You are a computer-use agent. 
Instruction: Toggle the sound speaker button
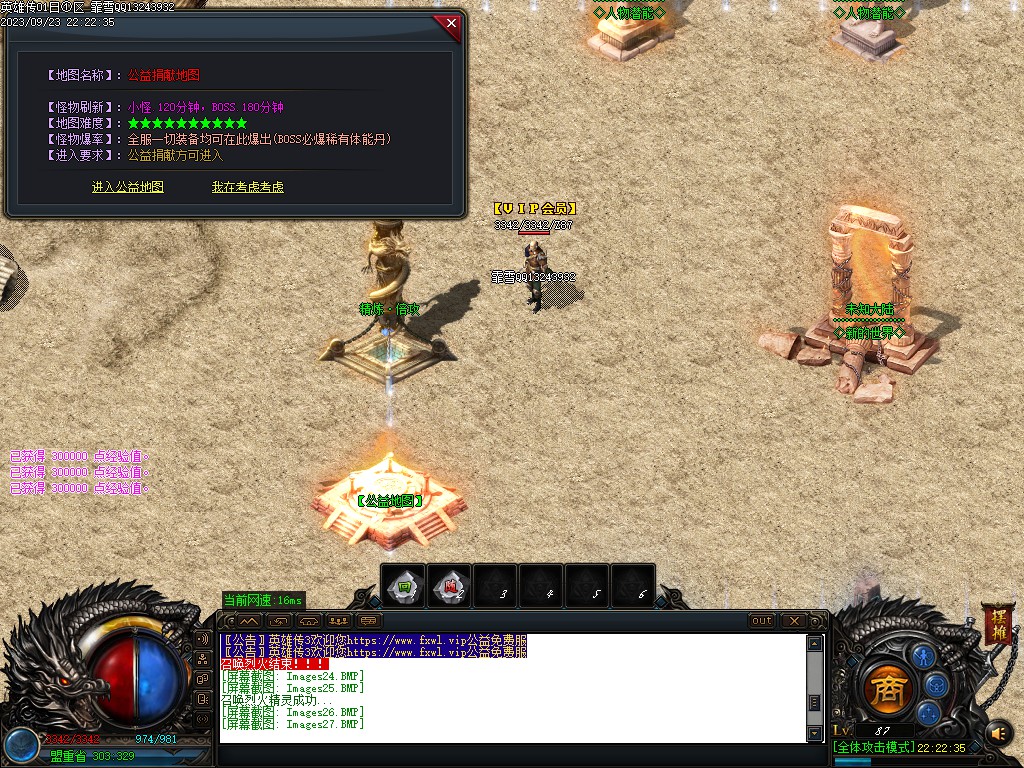[997, 734]
